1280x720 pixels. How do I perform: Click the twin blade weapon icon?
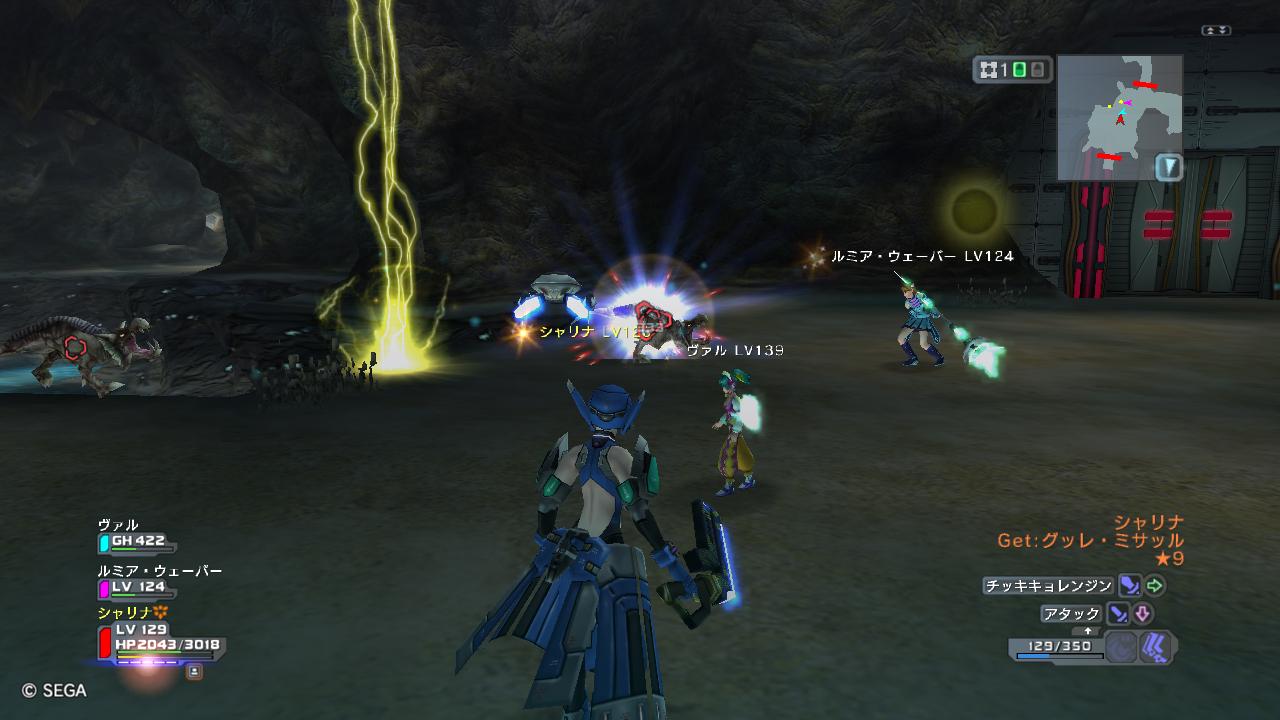click(1155, 647)
